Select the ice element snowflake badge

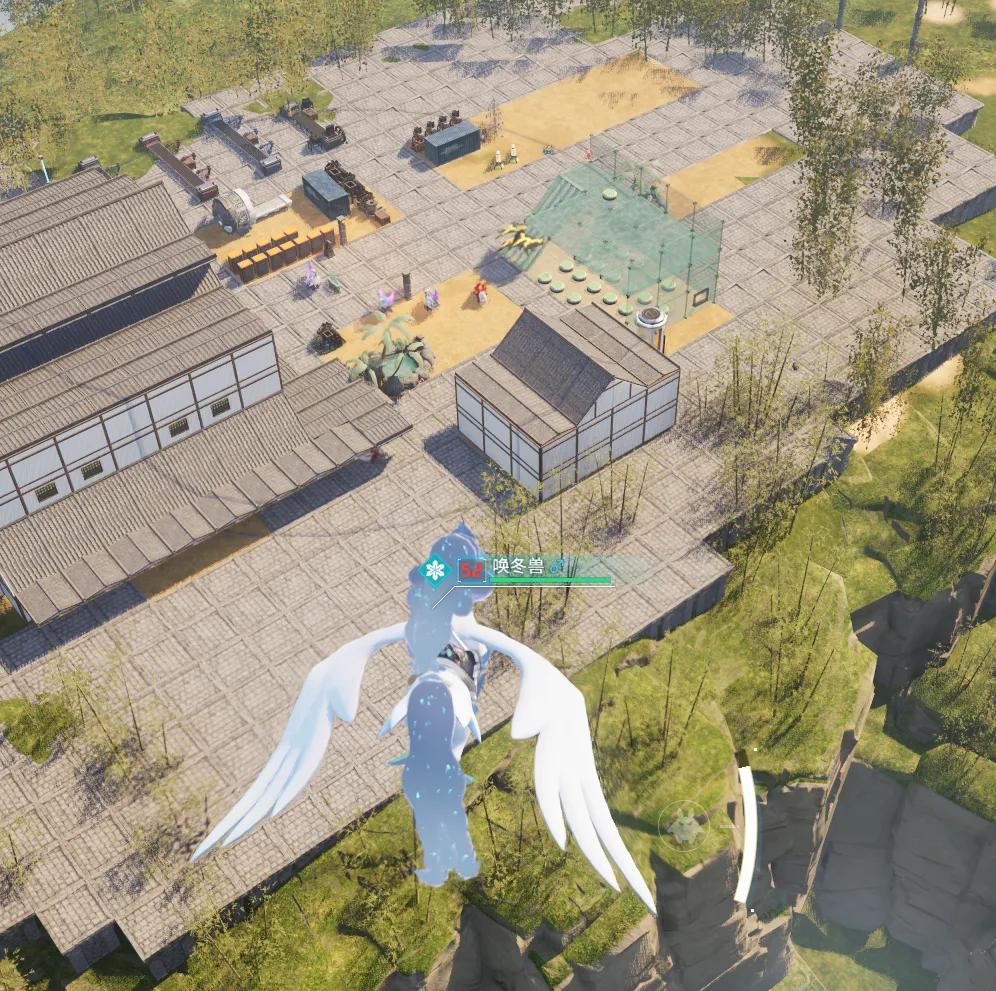click(435, 571)
